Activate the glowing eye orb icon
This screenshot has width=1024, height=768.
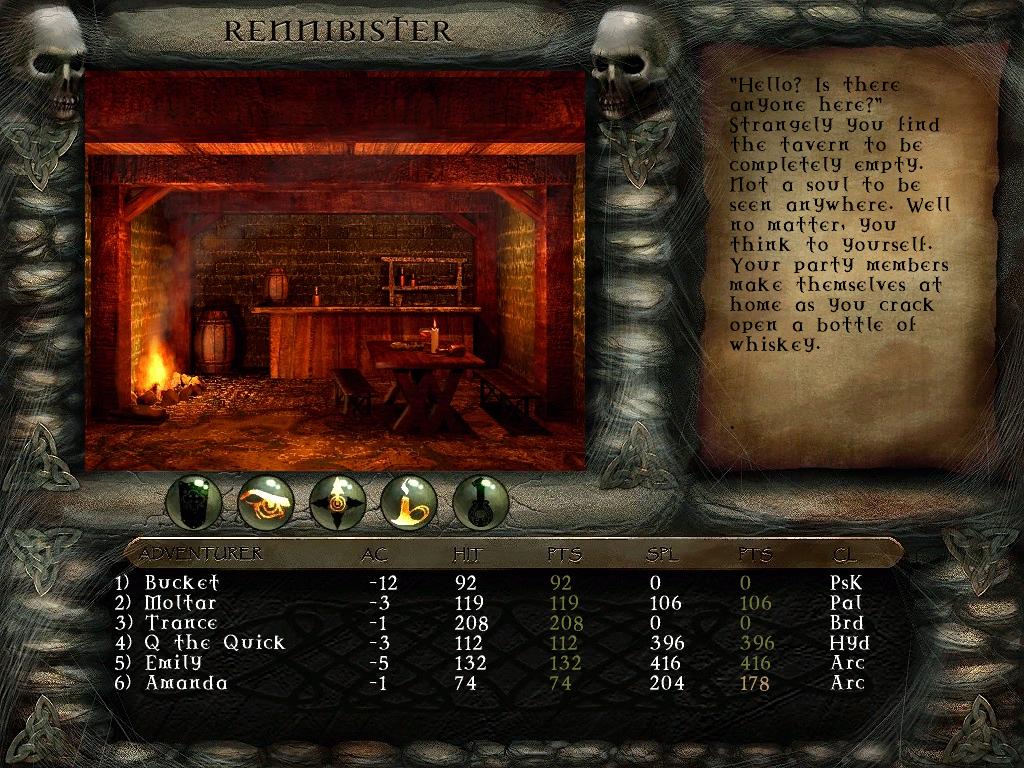(266, 501)
